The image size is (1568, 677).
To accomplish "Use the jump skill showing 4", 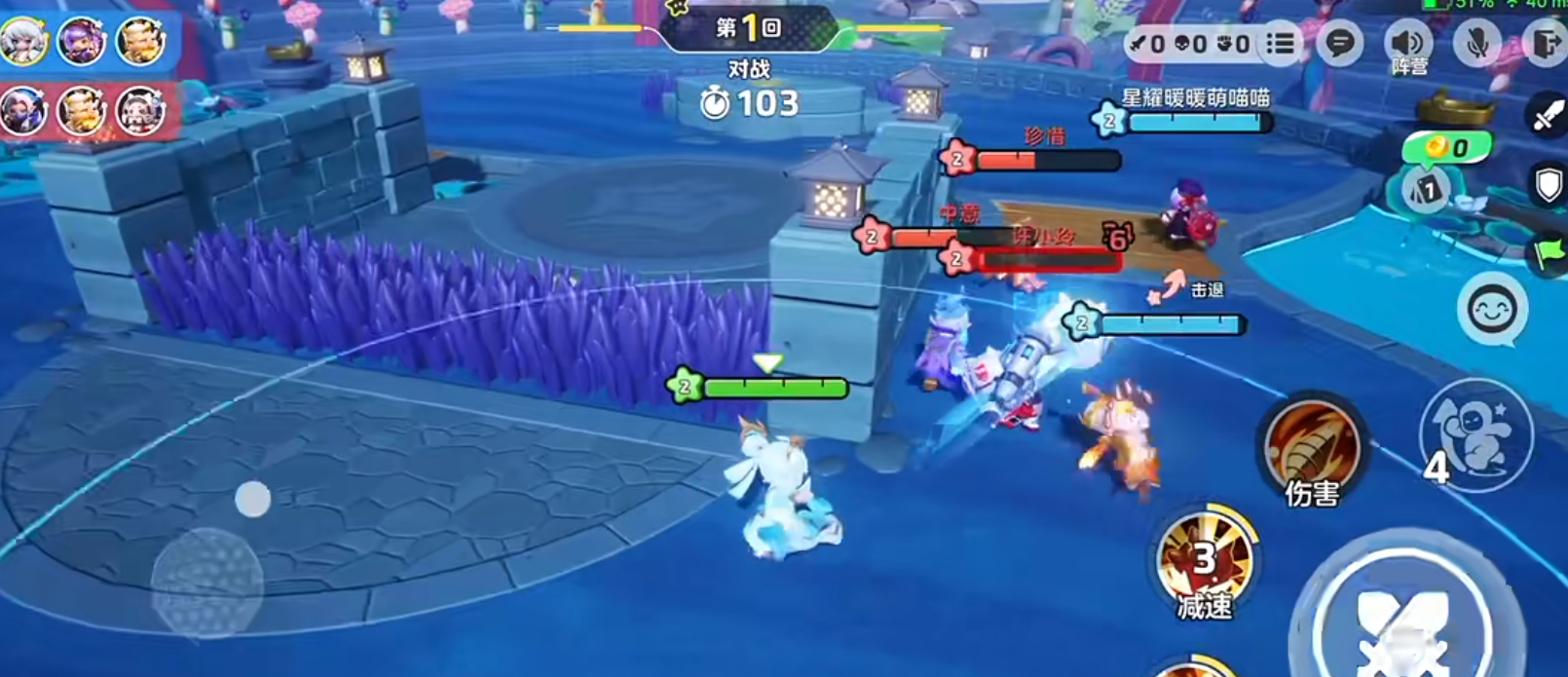I will [x=1476, y=435].
